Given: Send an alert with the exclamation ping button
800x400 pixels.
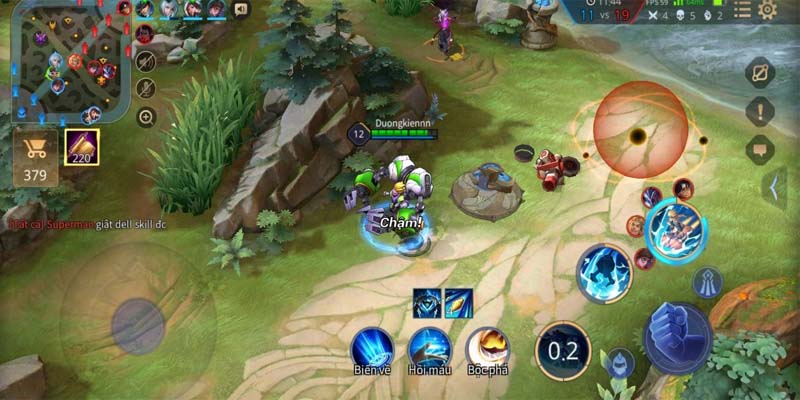Looking at the screenshot, I should [760, 111].
